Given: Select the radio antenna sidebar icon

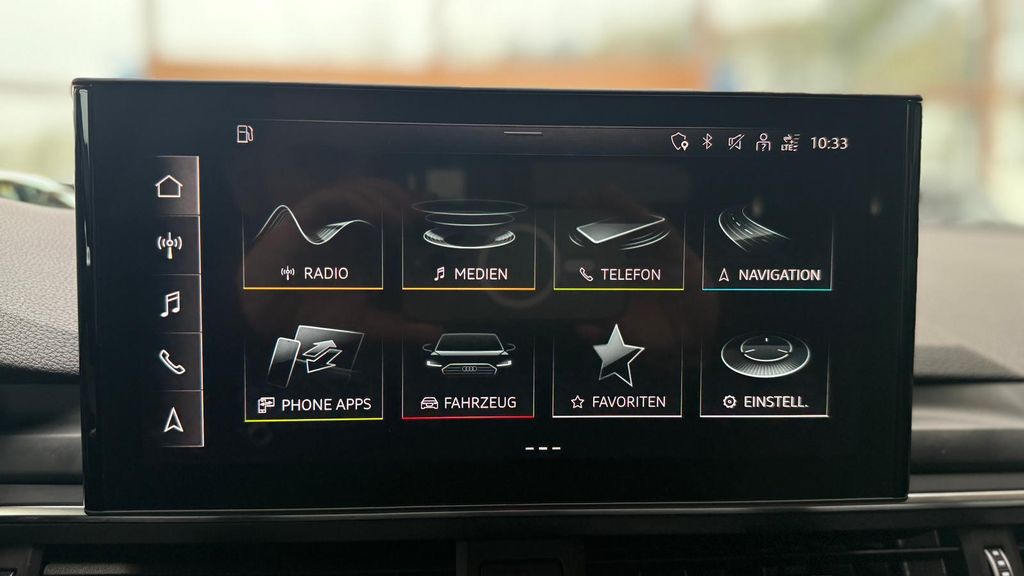Looking at the screenshot, I should tap(169, 245).
